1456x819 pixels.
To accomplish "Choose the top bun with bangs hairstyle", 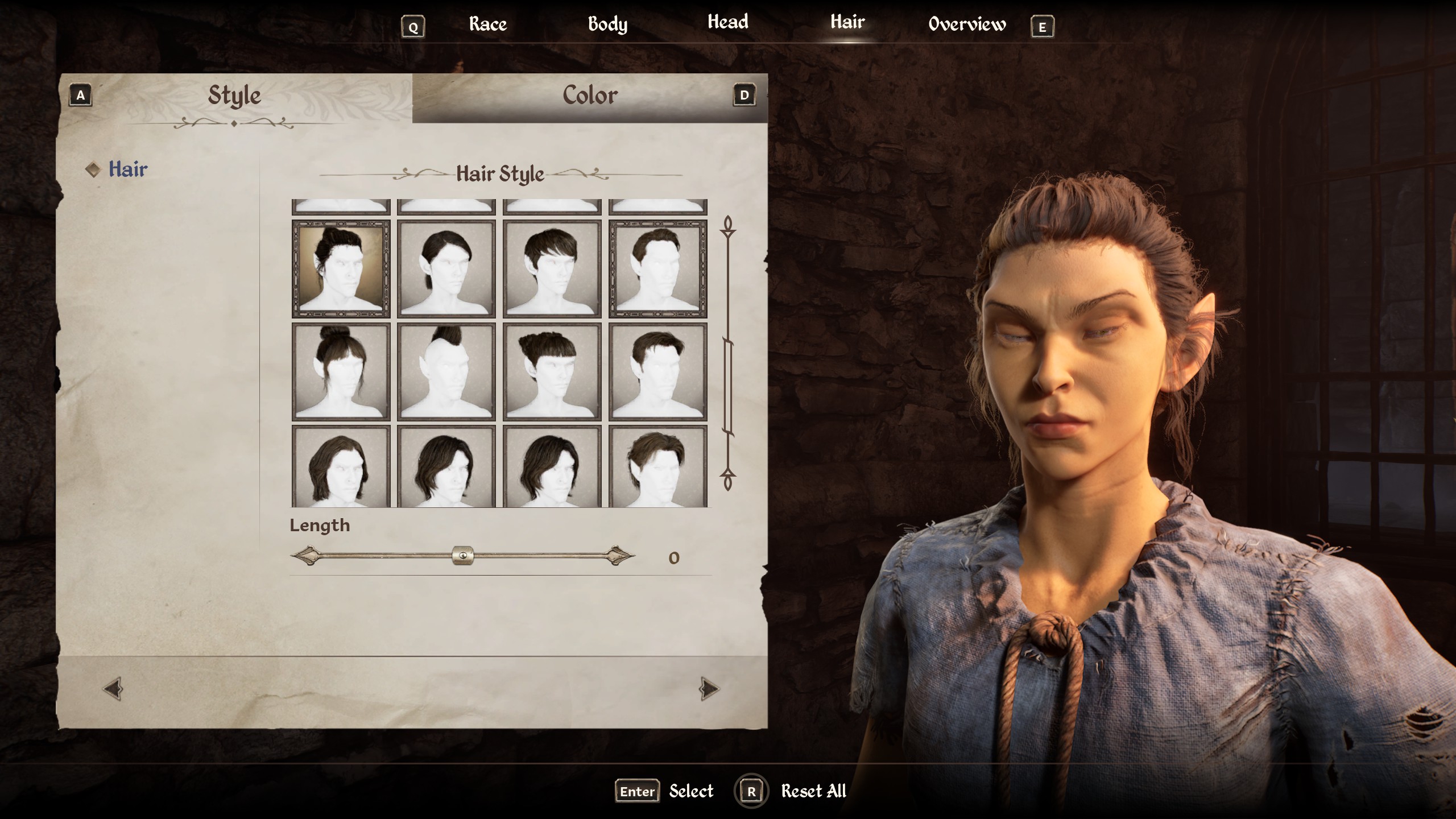I will coord(341,372).
